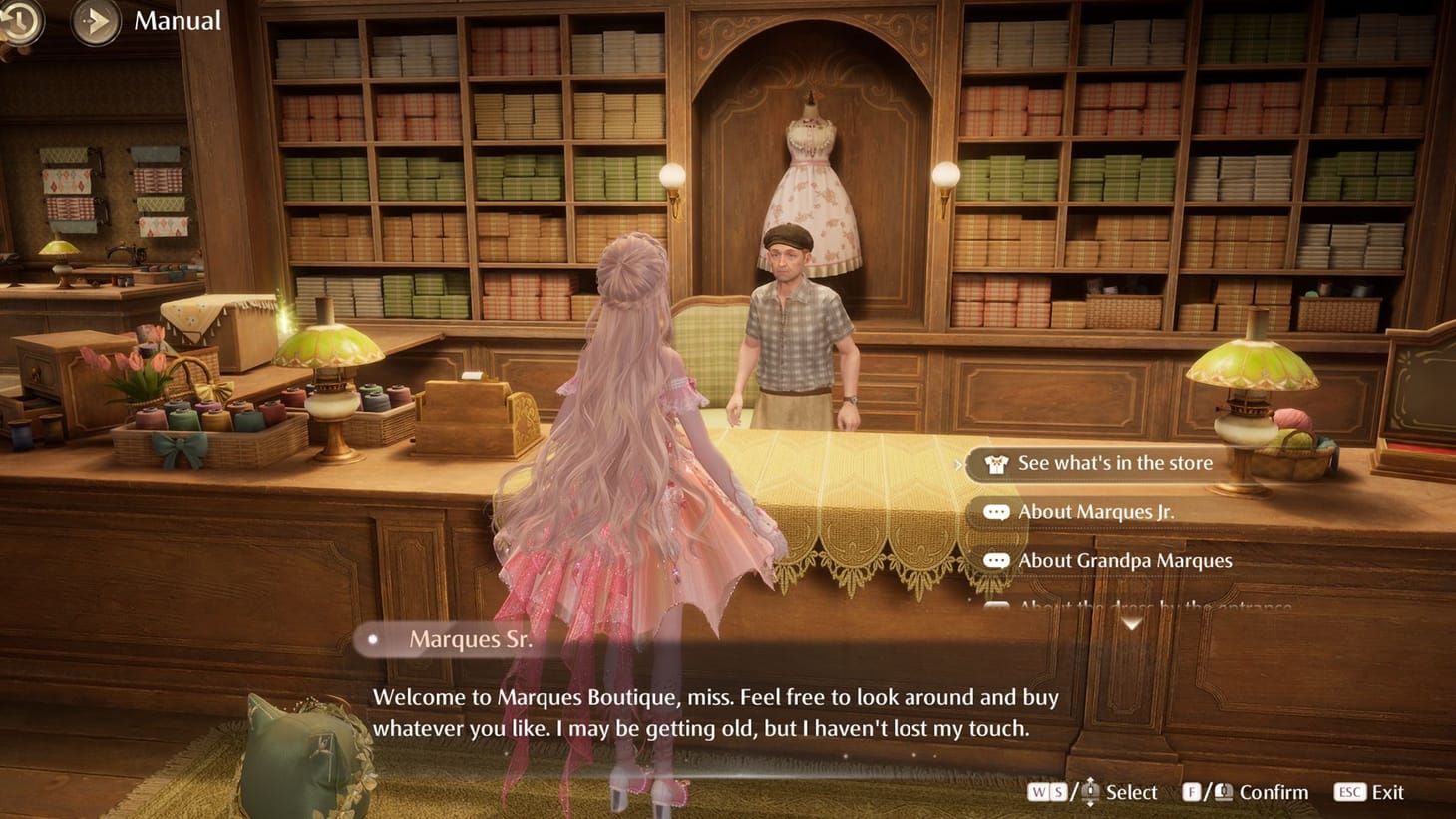Screen dimensions: 1456x819
Task: Toggle Manual dialogue mode
Action: pos(176,20)
